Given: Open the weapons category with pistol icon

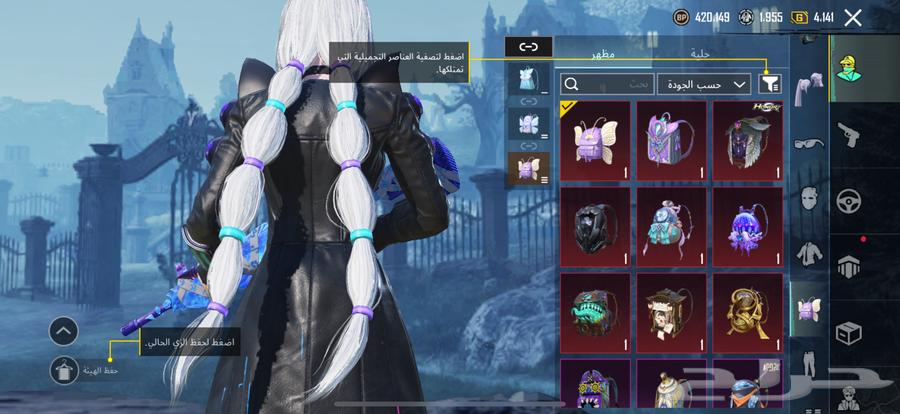Looking at the screenshot, I should point(849,134).
